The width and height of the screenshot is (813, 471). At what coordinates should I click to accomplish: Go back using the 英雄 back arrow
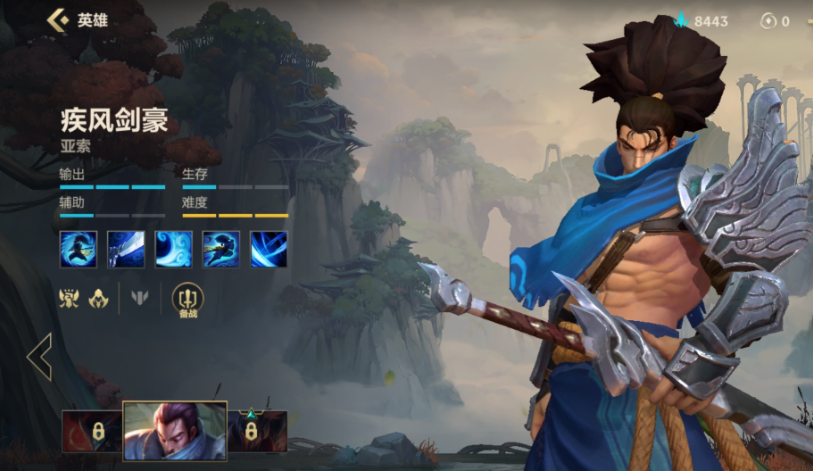pyautogui.click(x=59, y=20)
